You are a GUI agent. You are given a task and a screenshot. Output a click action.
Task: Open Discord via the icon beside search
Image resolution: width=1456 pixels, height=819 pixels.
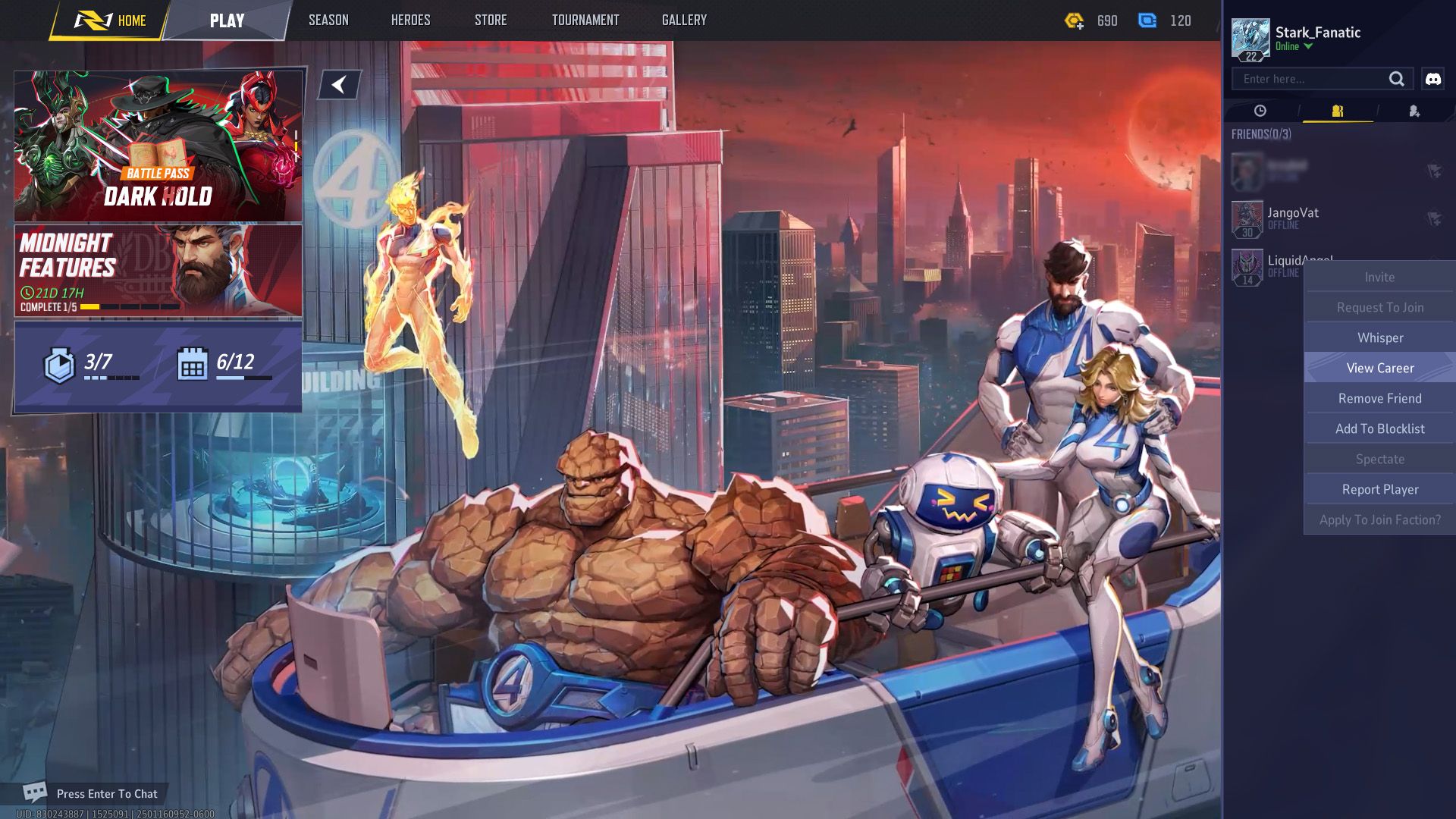tap(1432, 78)
